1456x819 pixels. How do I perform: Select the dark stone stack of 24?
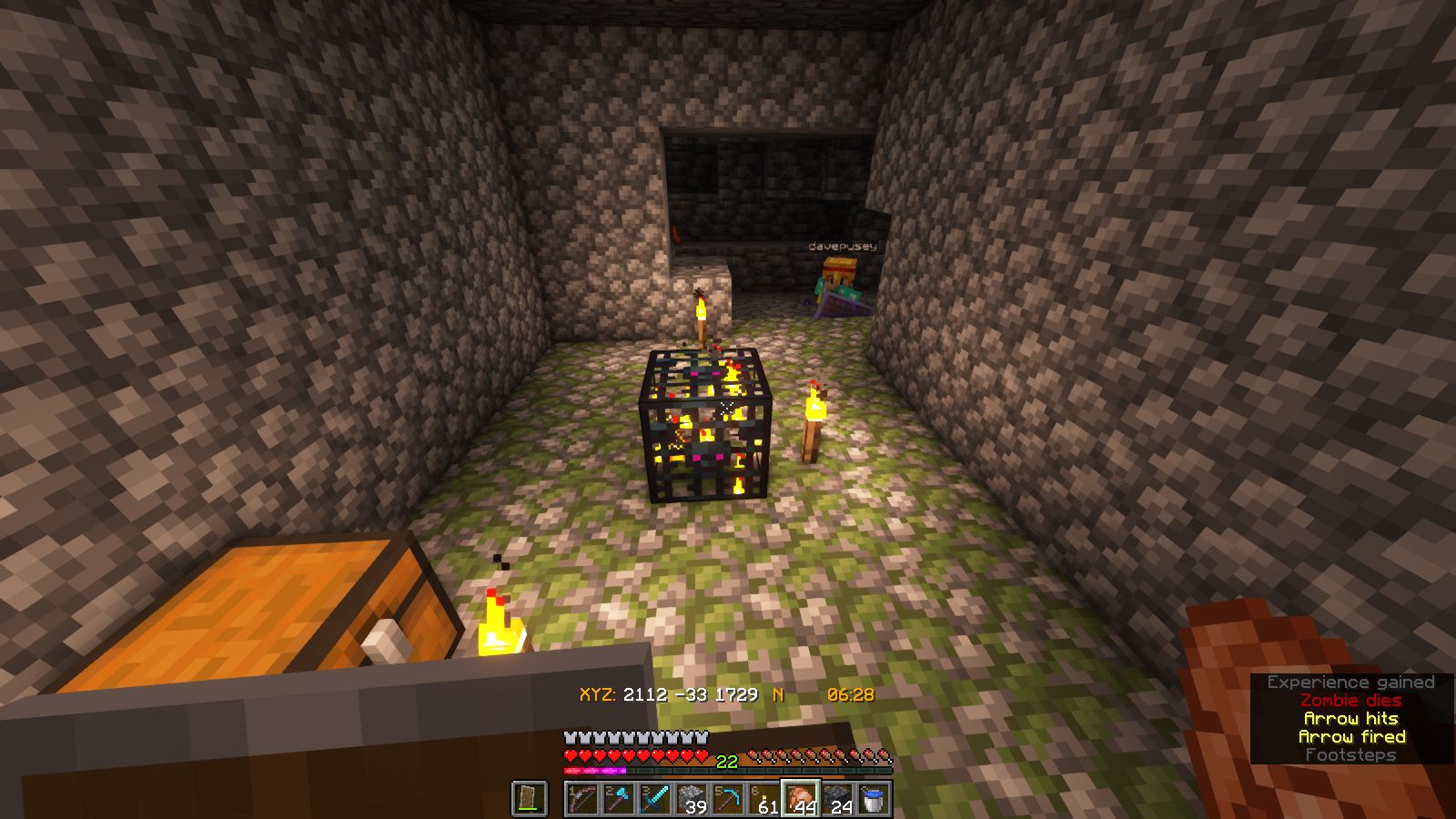[837, 799]
